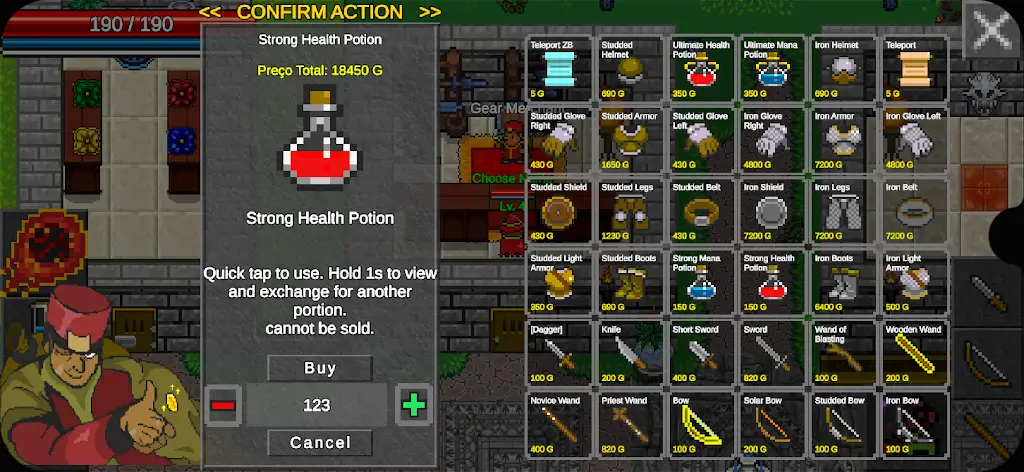Confirm purchase with the Buy button
This screenshot has width=1024, height=472.
(320, 368)
